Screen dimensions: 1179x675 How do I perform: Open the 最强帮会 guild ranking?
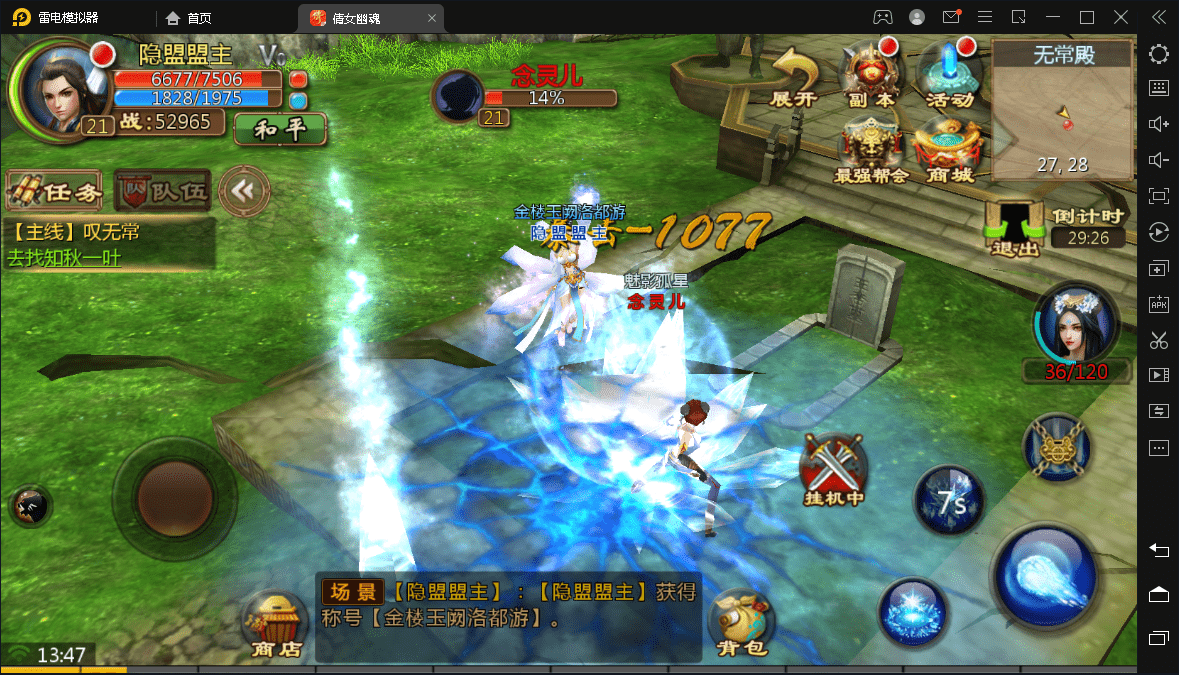click(x=870, y=151)
